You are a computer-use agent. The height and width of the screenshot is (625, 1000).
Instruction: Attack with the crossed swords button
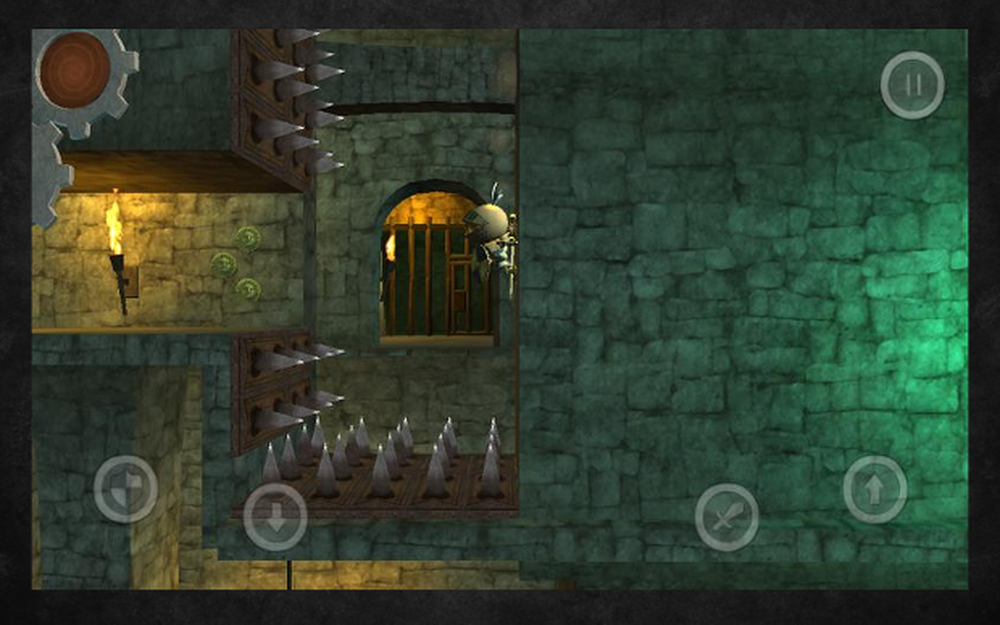pos(727,517)
